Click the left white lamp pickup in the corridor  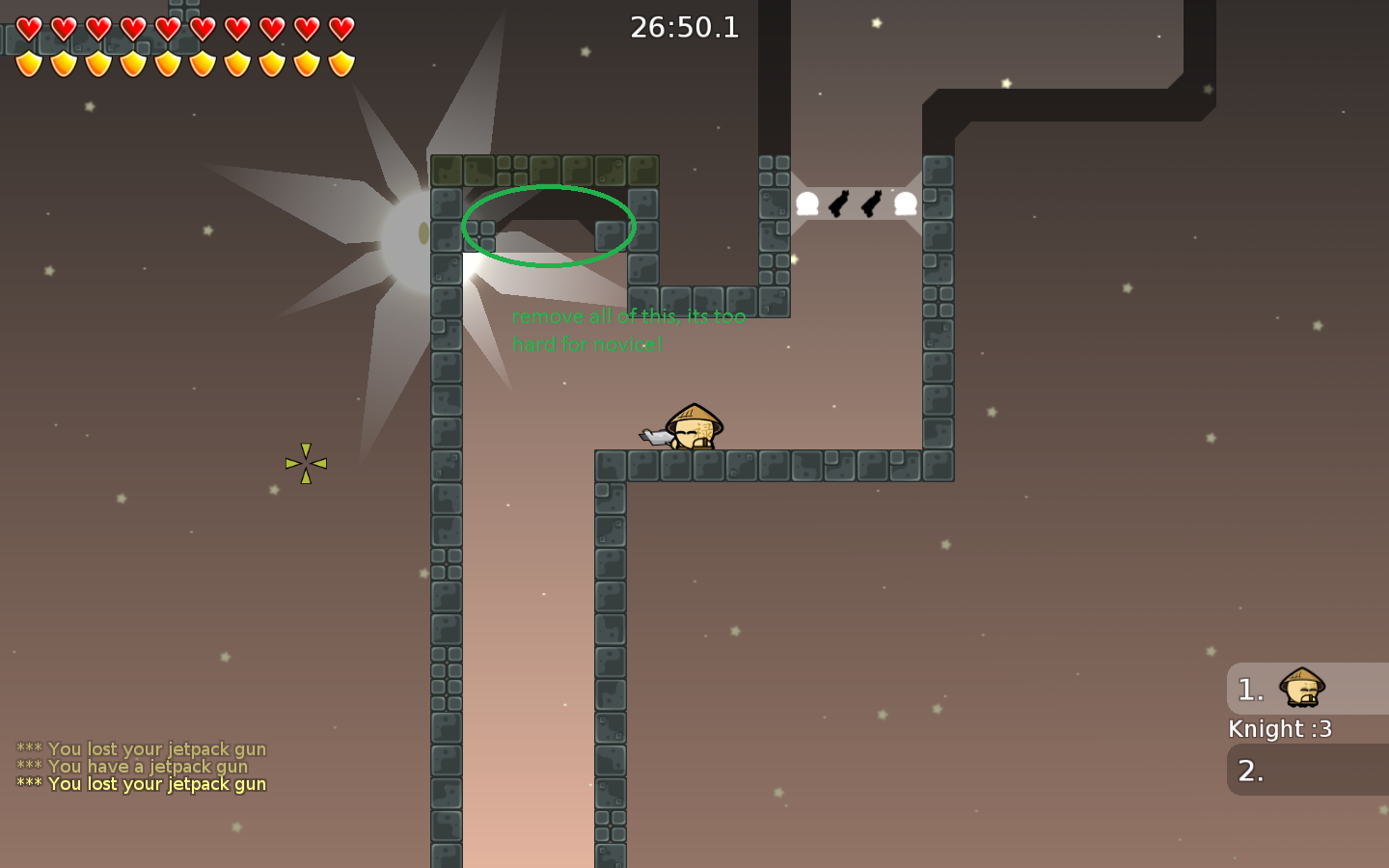[x=806, y=202]
